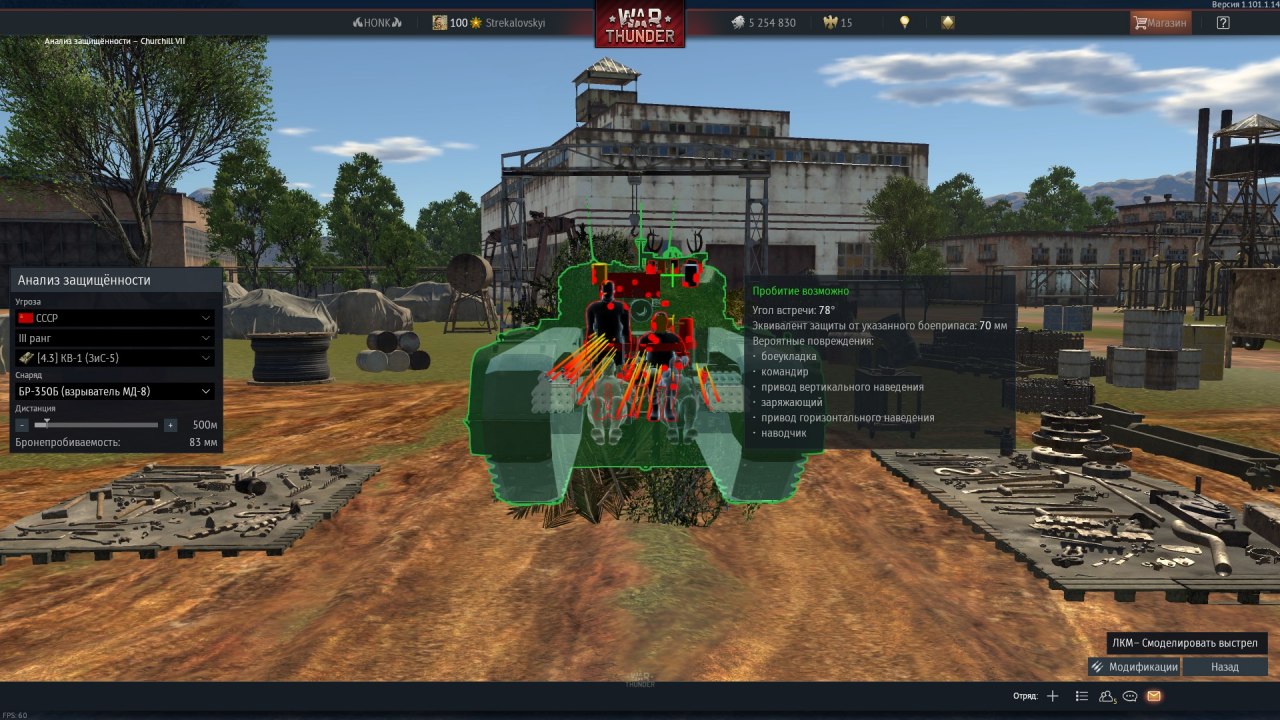This screenshot has height=720, width=1280.
Task: Decrease distance with the minus button
Action: pos(22,425)
